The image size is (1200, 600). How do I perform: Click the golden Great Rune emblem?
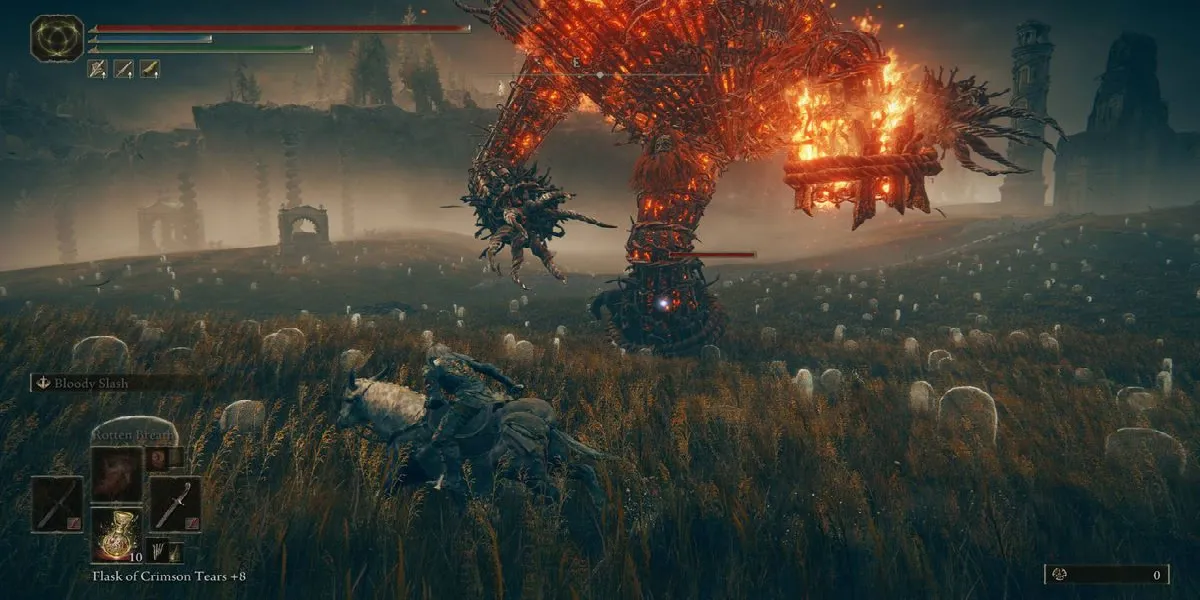[57, 39]
